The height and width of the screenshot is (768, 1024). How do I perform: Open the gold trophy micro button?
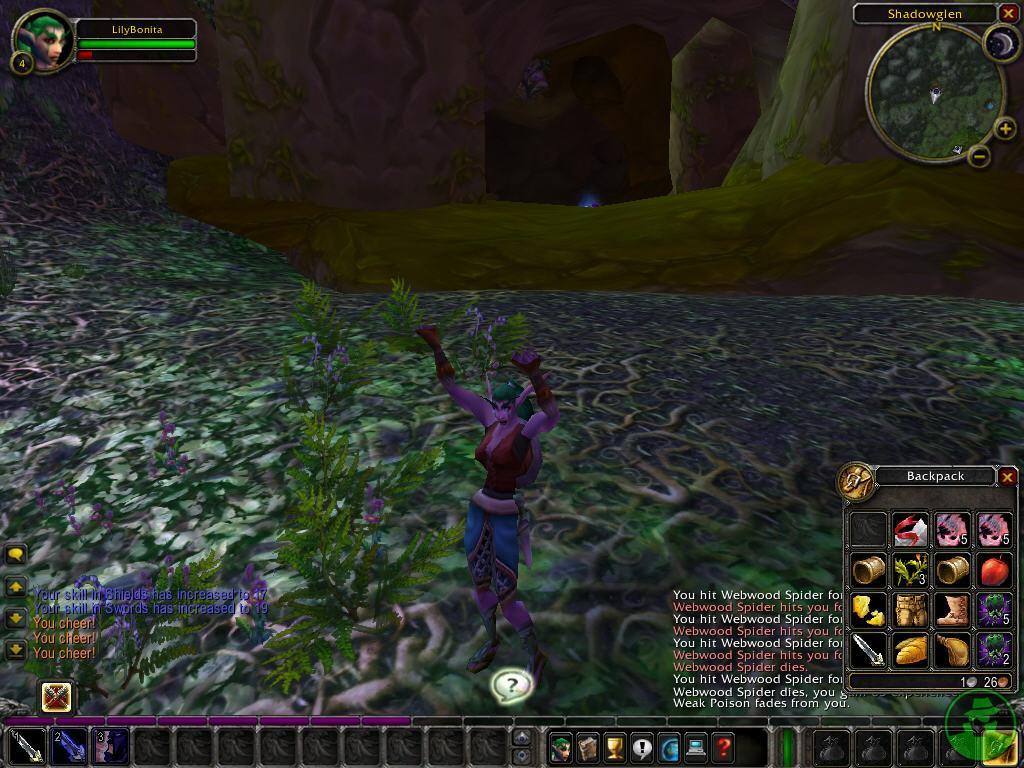[x=615, y=746]
